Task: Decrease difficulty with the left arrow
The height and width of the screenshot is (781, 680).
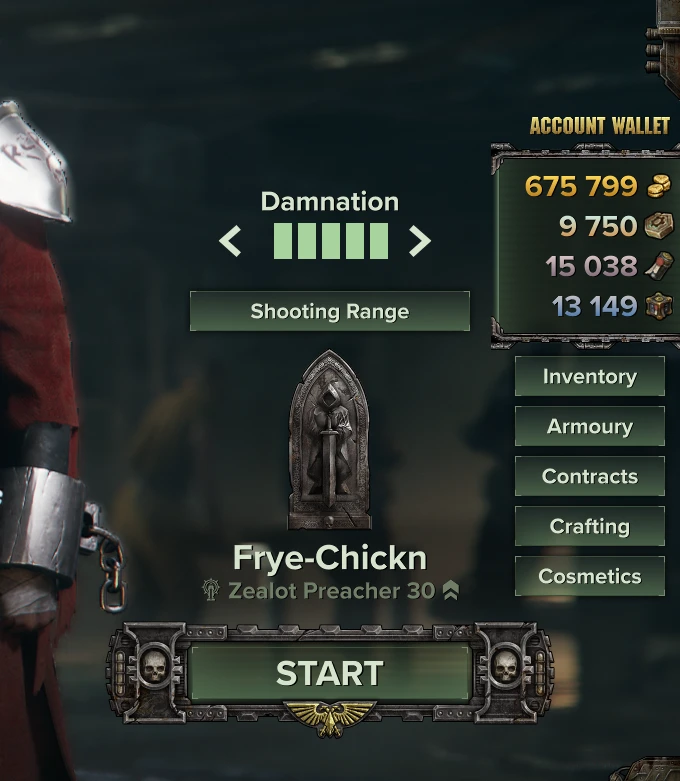Action: [x=231, y=241]
